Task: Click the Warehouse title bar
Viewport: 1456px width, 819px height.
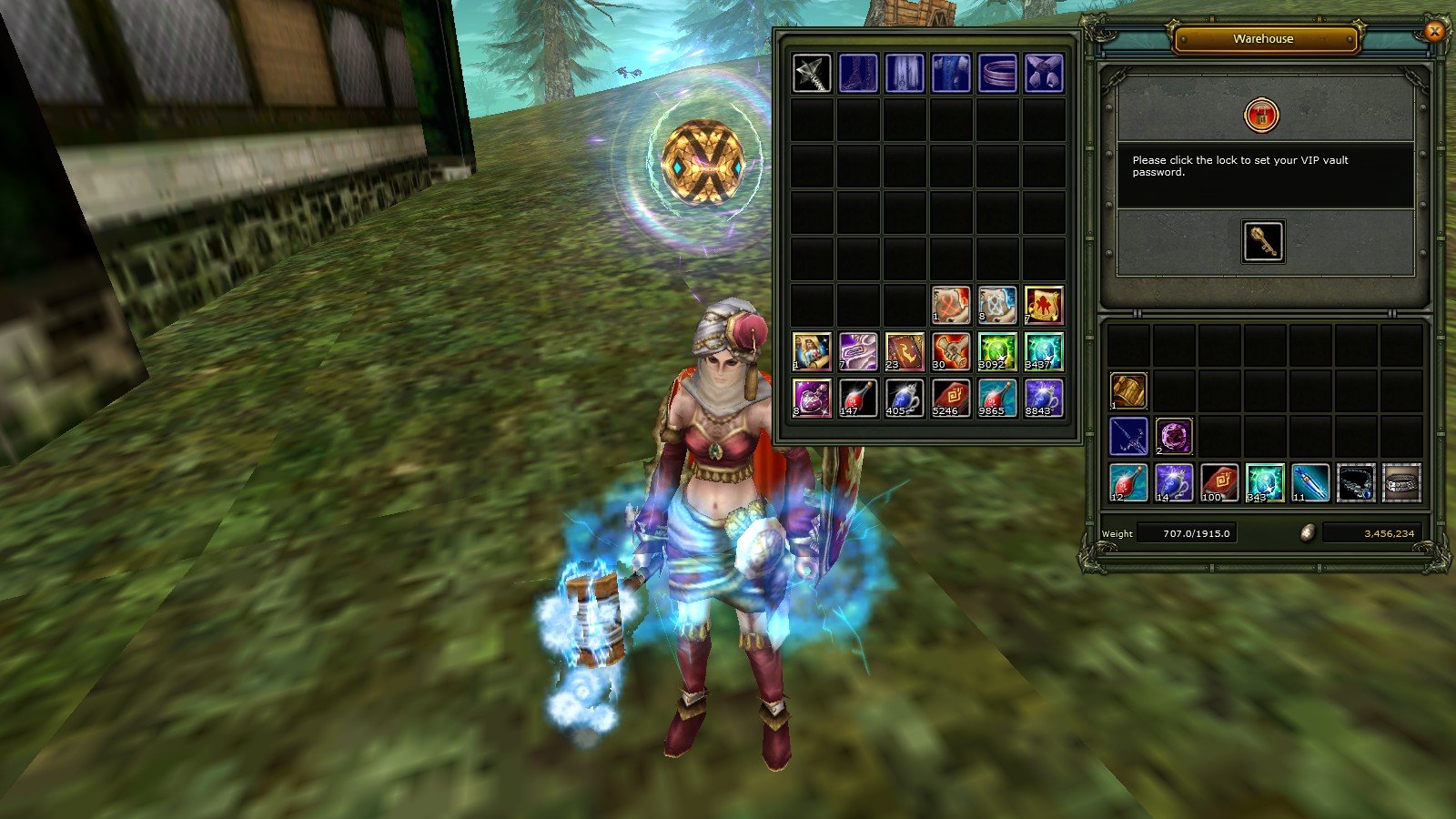Action: tap(1262, 39)
